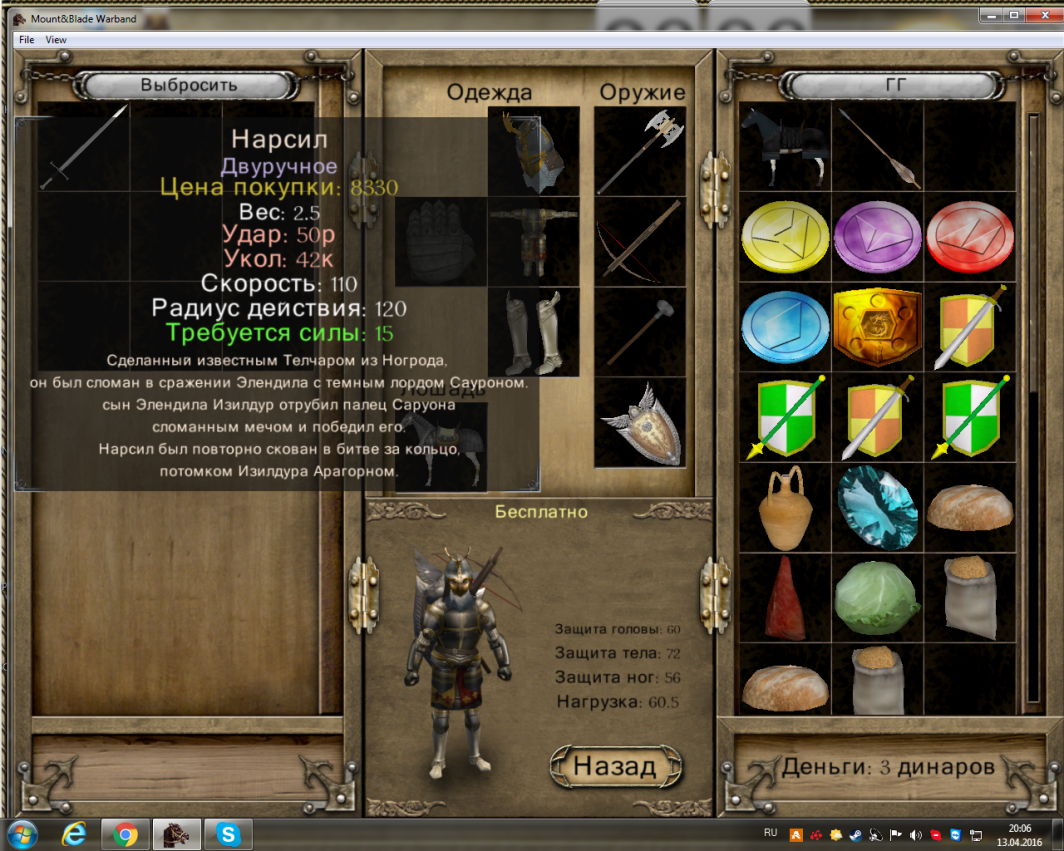Select the clay pot inventory item
This screenshot has height=851, width=1064.
785,507
